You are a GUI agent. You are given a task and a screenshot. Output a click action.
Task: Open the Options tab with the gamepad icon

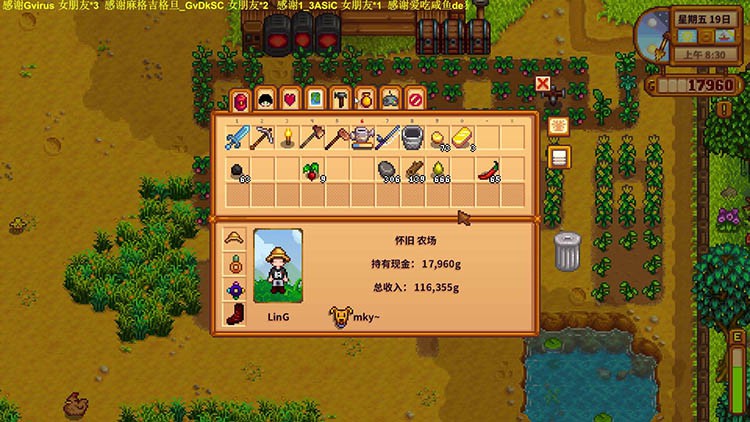(390, 99)
